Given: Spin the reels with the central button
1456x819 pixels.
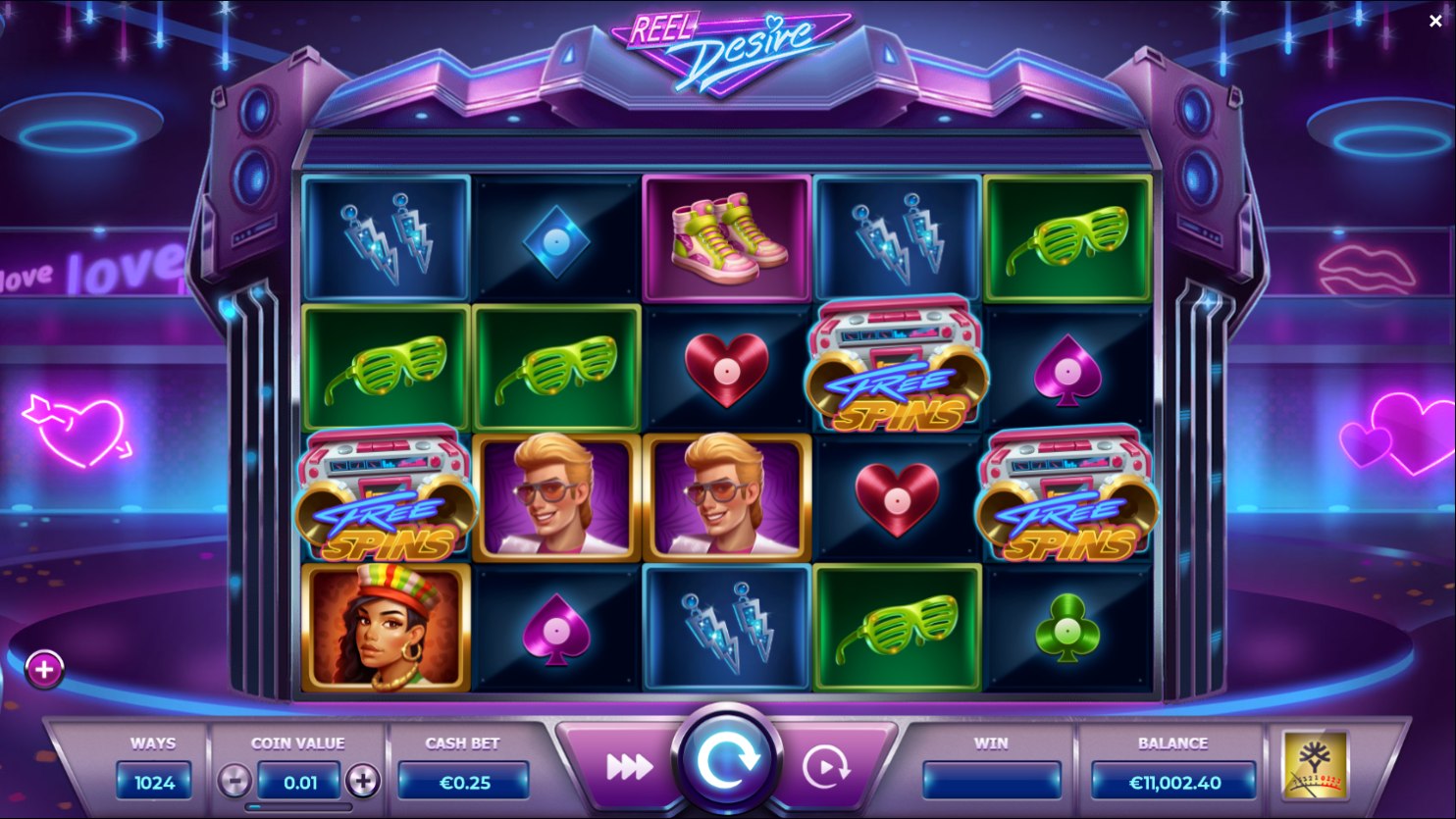Looking at the screenshot, I should point(727,760).
